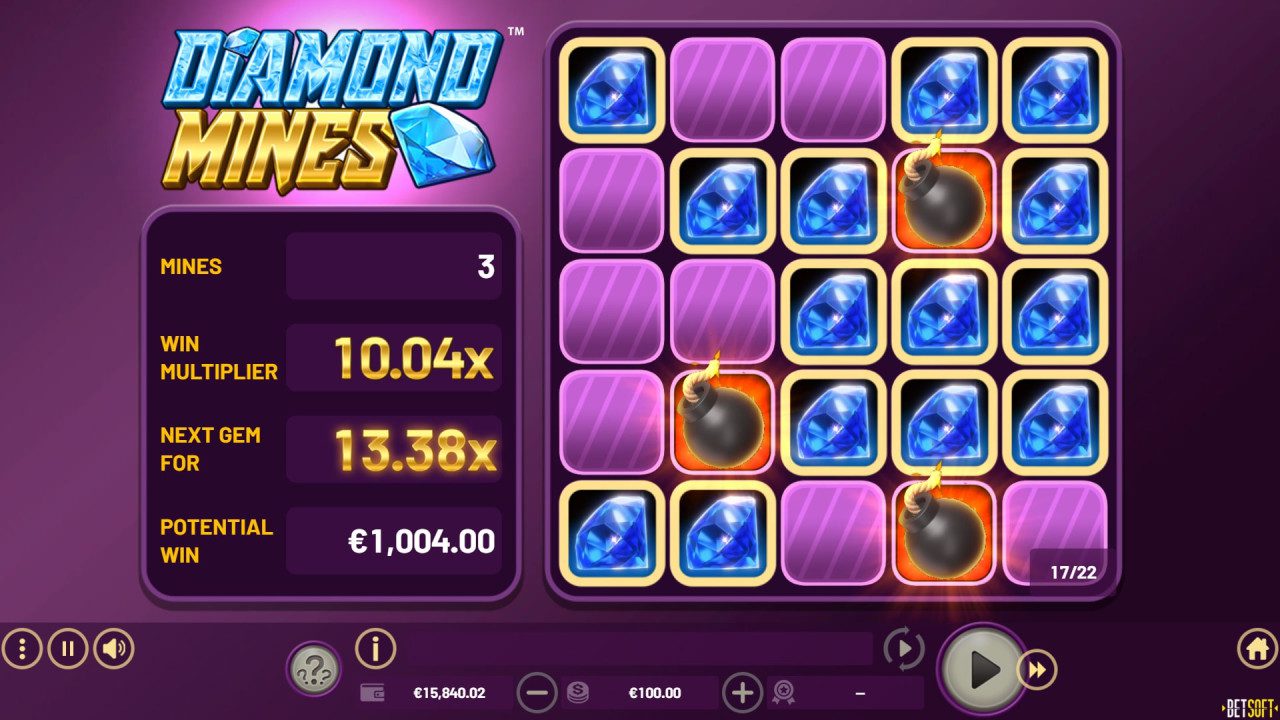Open the autoplay settings icon

coord(903,649)
